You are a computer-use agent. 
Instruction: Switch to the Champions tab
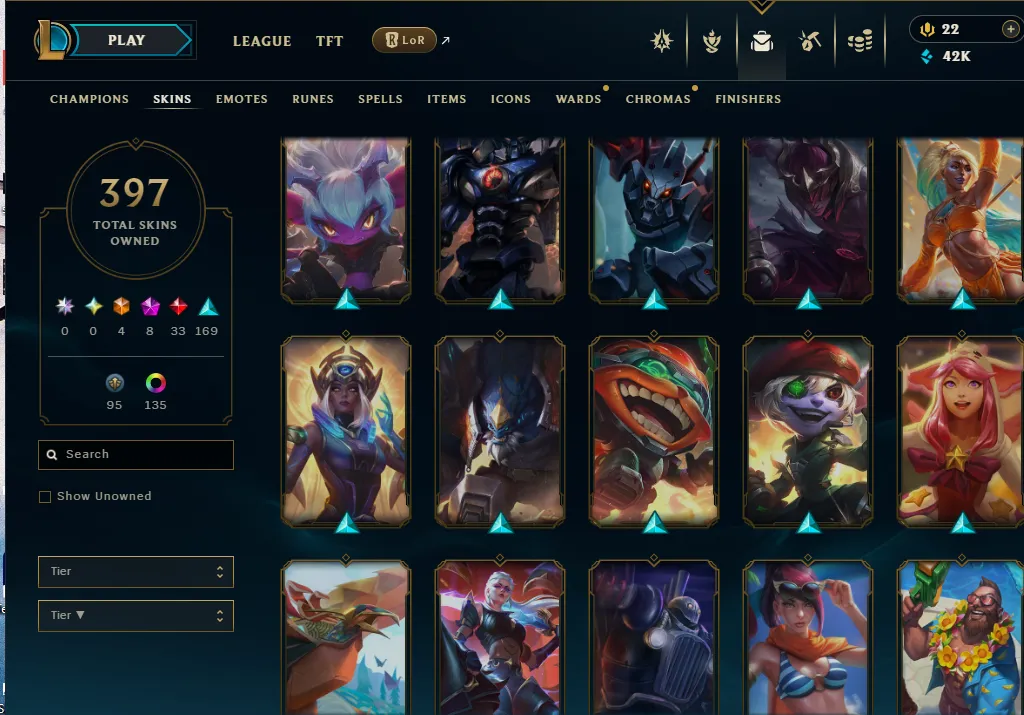click(x=89, y=99)
